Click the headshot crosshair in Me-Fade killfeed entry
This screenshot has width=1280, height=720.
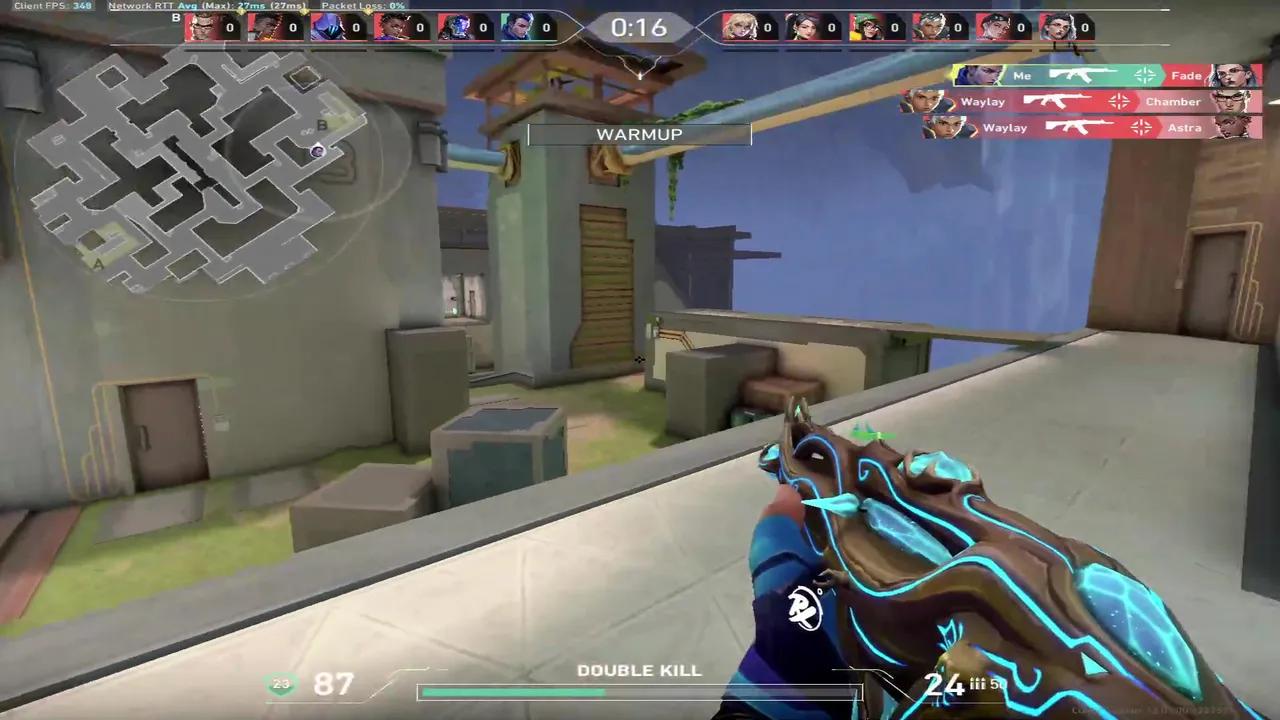(x=1145, y=75)
